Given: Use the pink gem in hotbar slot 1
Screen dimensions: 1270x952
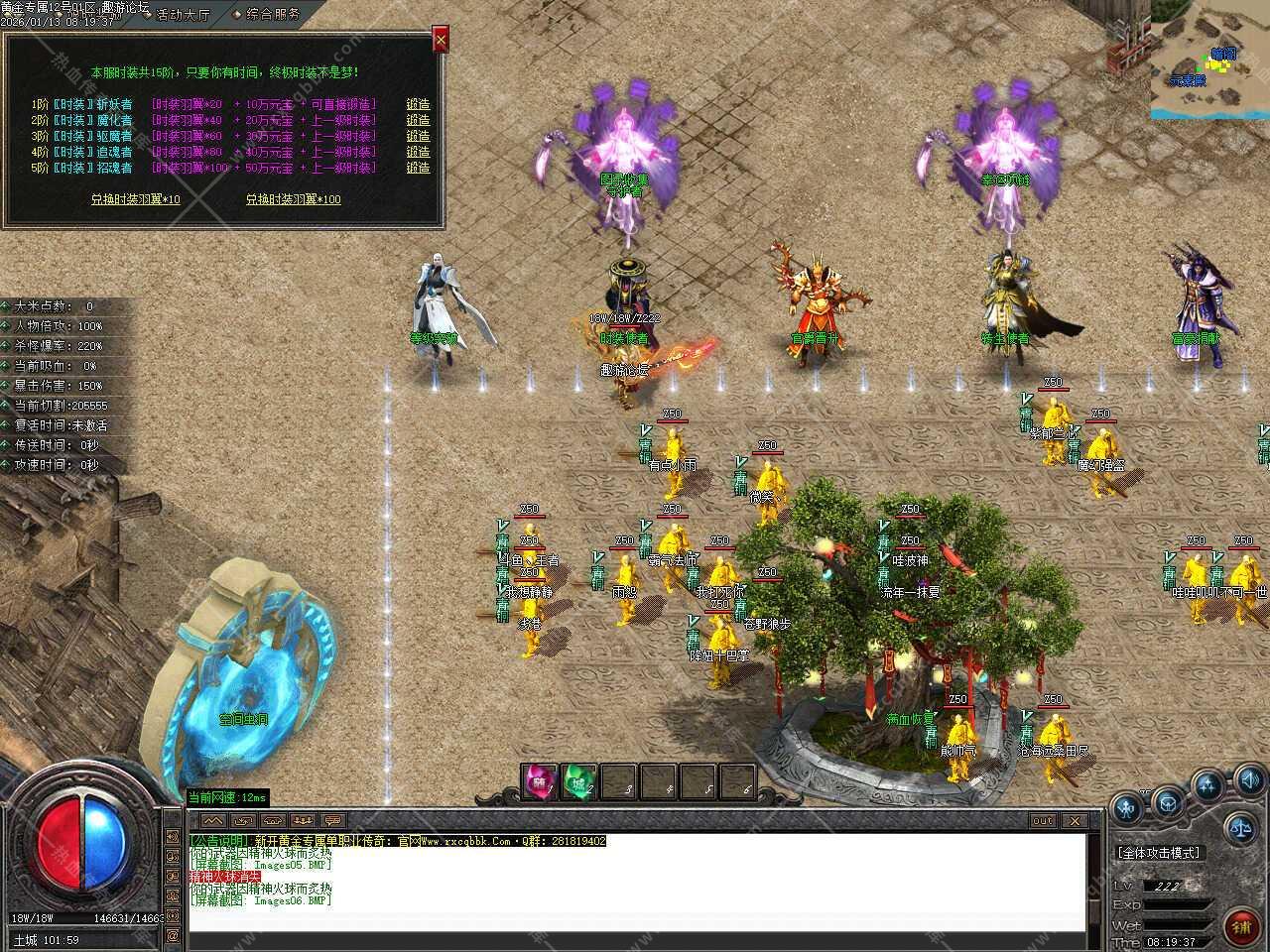Looking at the screenshot, I should click(540, 781).
